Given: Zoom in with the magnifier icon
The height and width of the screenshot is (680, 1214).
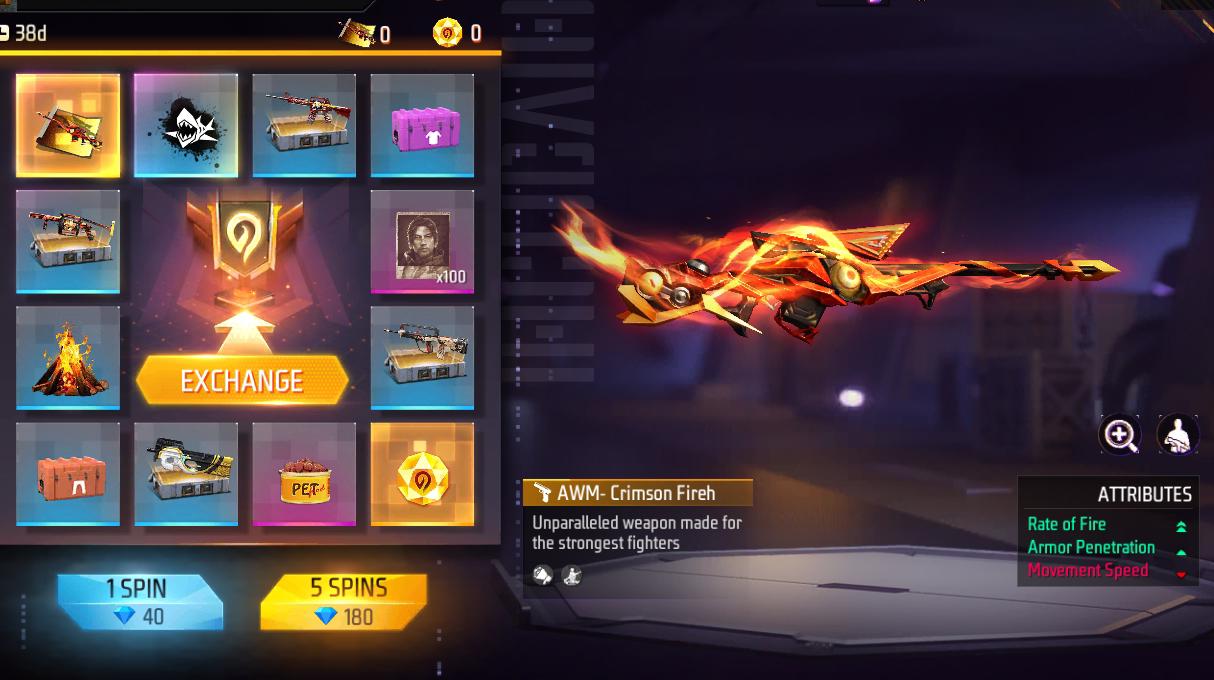Looking at the screenshot, I should tap(1119, 435).
